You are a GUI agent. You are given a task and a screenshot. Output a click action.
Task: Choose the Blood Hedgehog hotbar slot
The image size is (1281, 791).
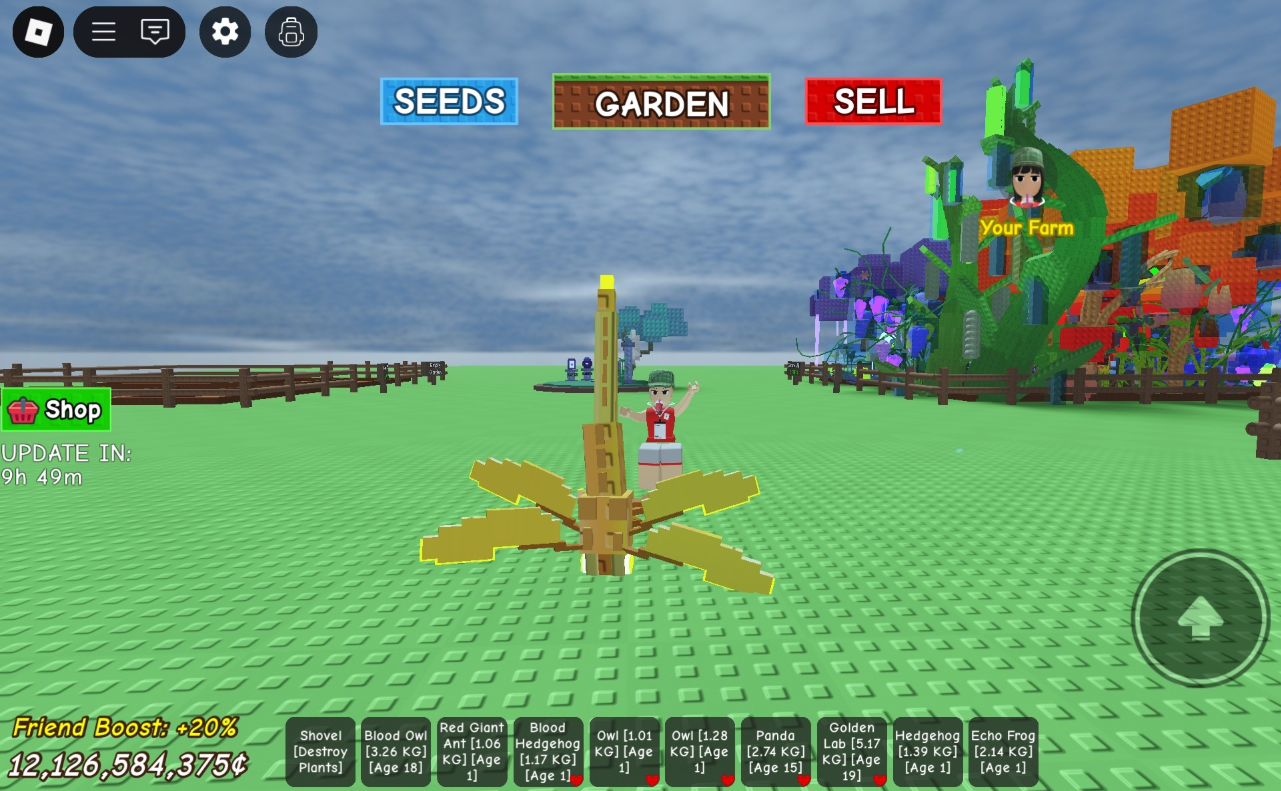548,752
